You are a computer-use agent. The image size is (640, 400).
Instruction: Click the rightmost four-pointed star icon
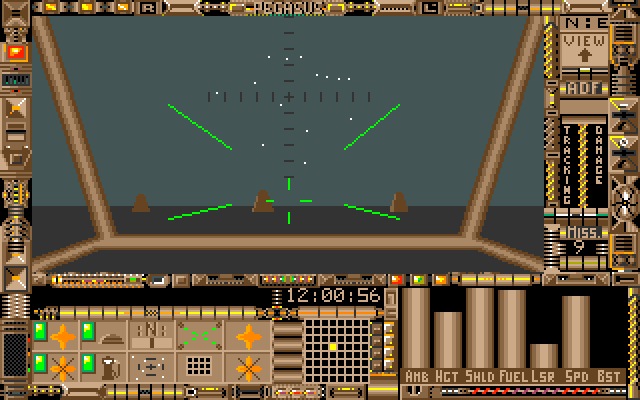248,335
